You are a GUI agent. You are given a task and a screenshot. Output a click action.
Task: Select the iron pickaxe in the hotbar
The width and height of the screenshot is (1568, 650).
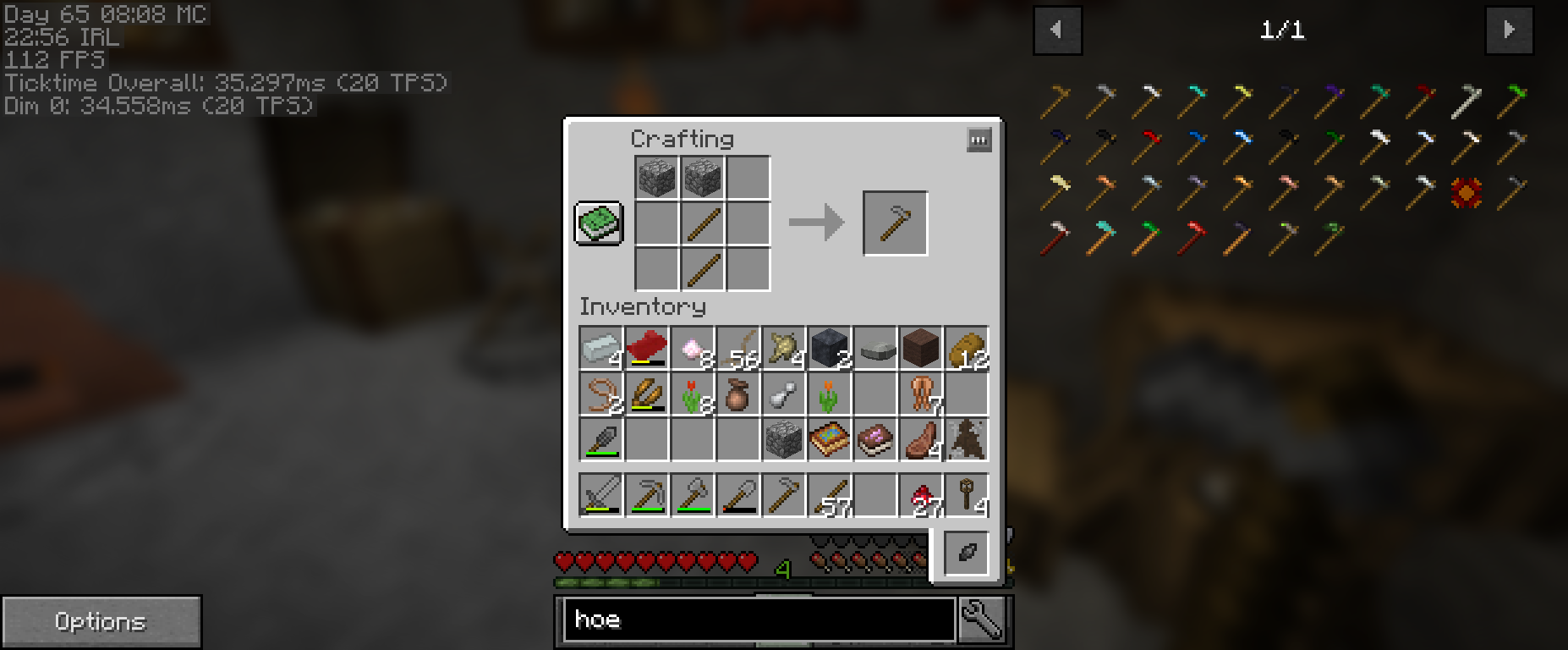pos(646,493)
